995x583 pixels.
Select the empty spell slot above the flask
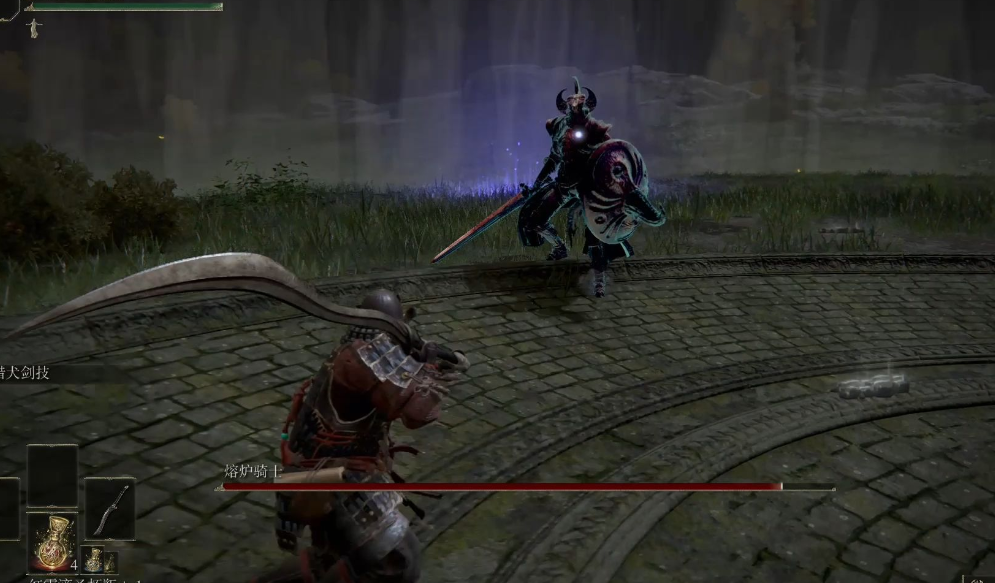(x=52, y=476)
